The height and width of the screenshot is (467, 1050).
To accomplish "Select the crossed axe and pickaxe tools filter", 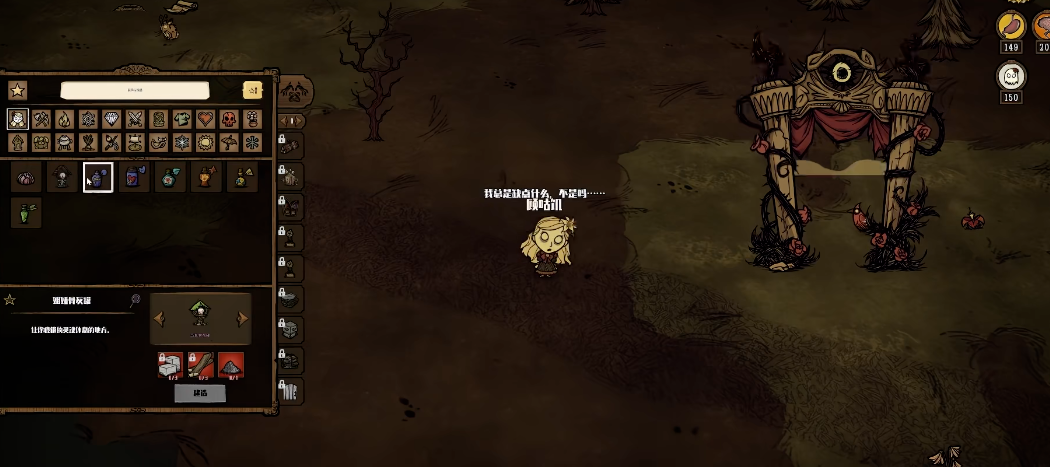I will click(41, 120).
